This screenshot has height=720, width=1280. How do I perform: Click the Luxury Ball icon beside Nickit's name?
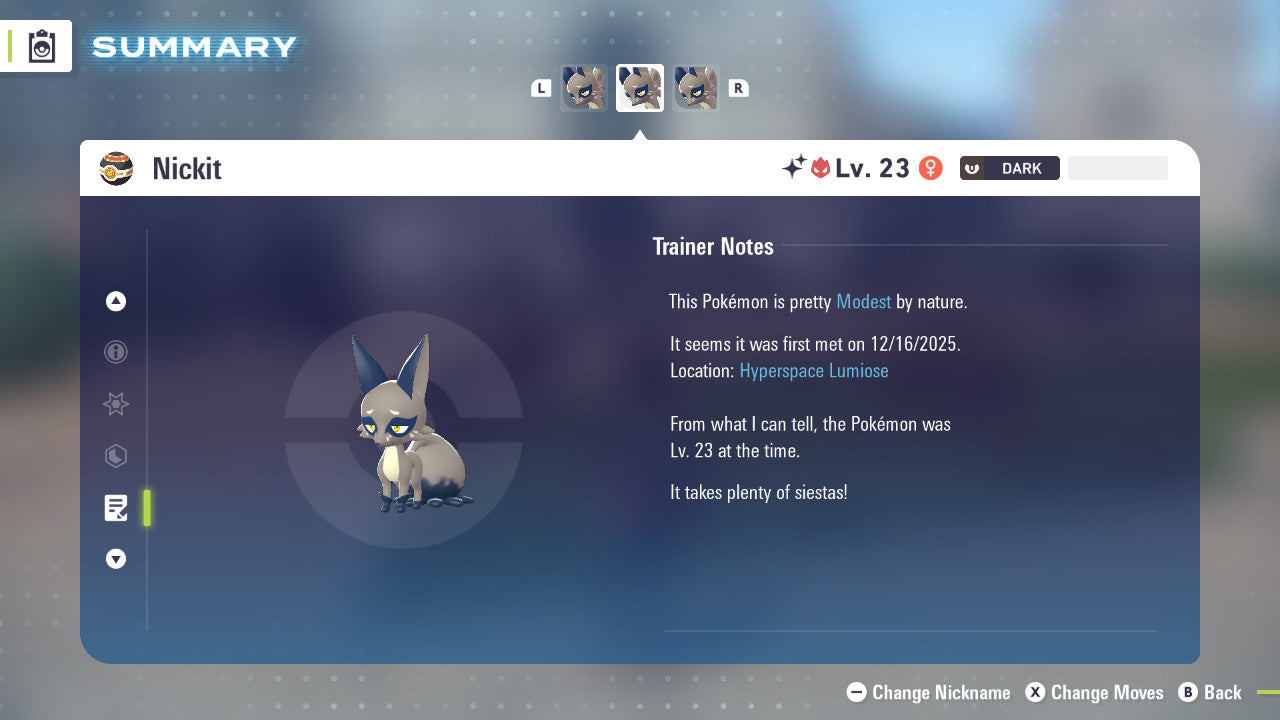[x=117, y=168]
